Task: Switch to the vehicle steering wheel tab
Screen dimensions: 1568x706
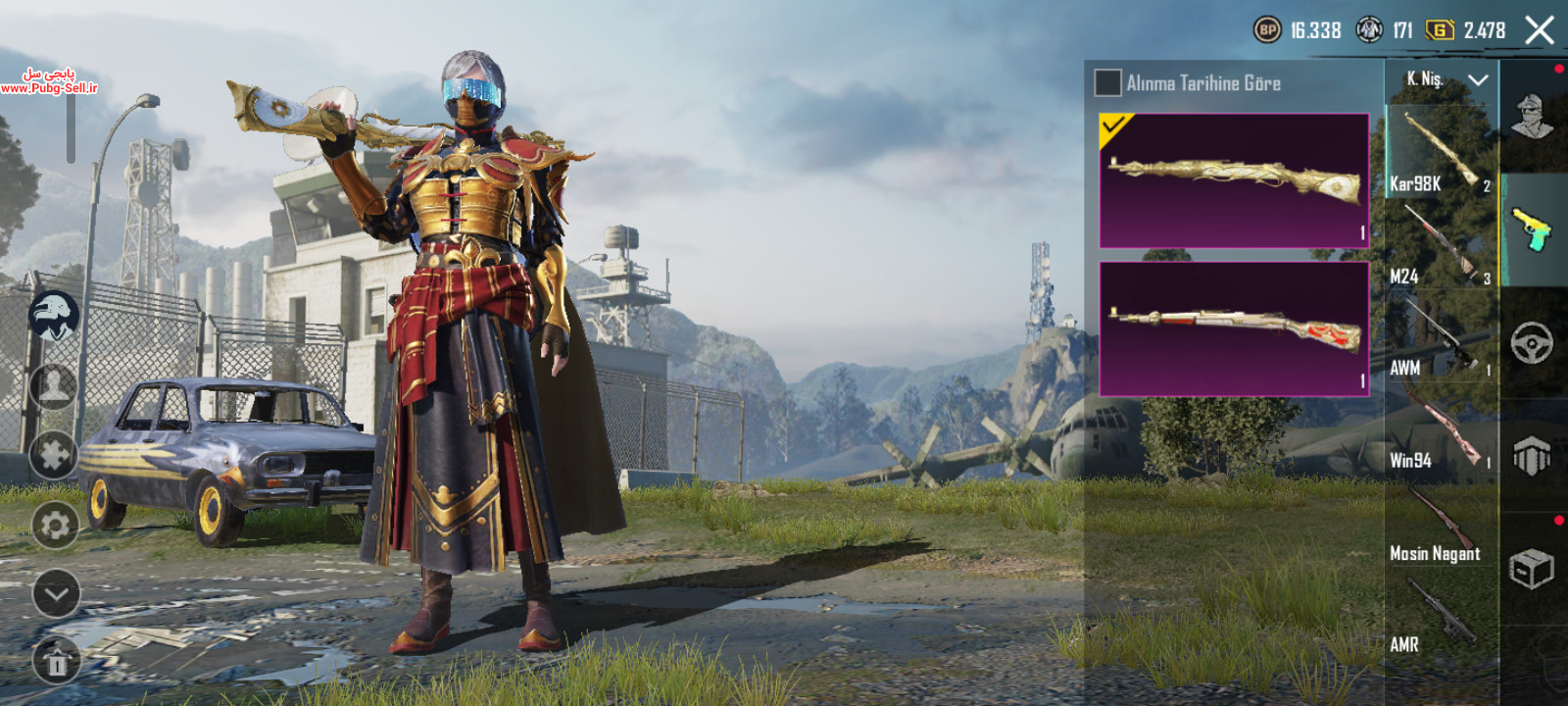Action: [1533, 343]
